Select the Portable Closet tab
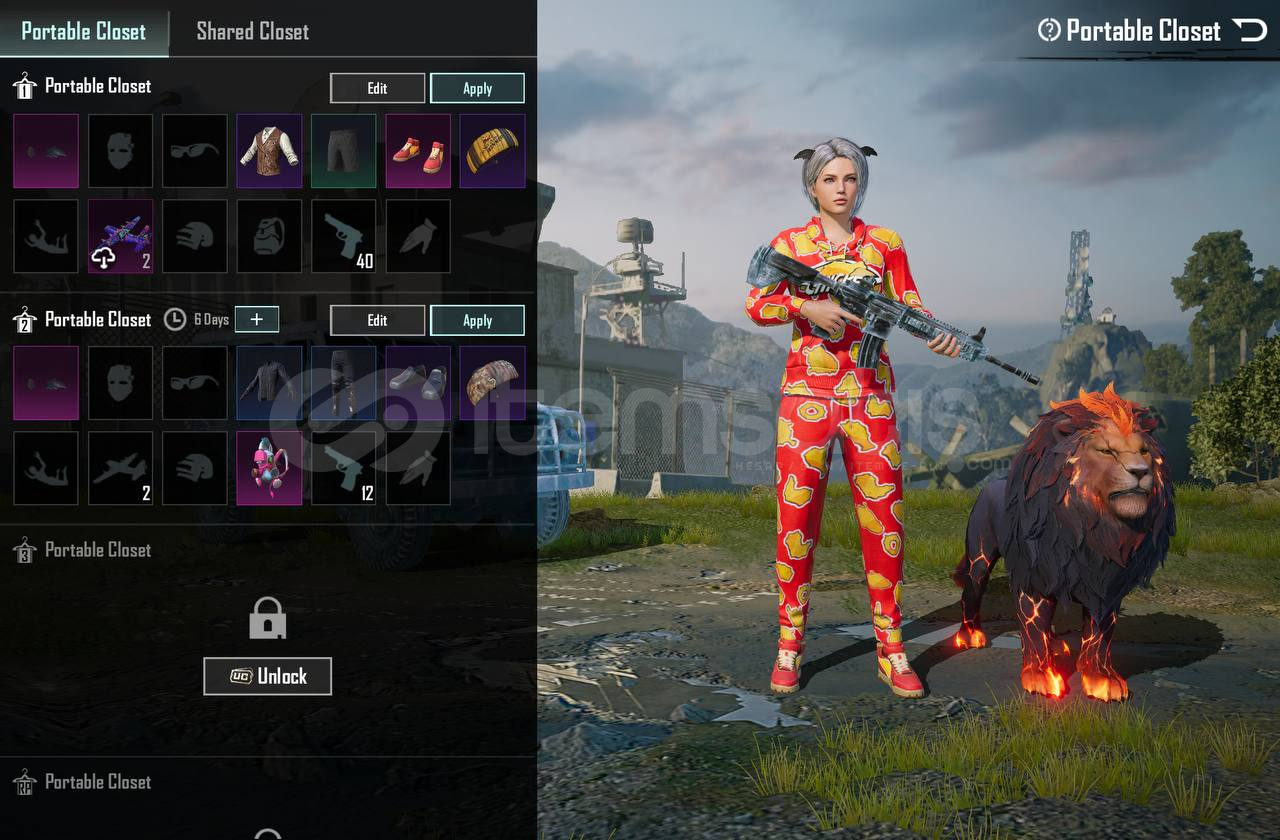This screenshot has width=1280, height=840. coord(84,31)
